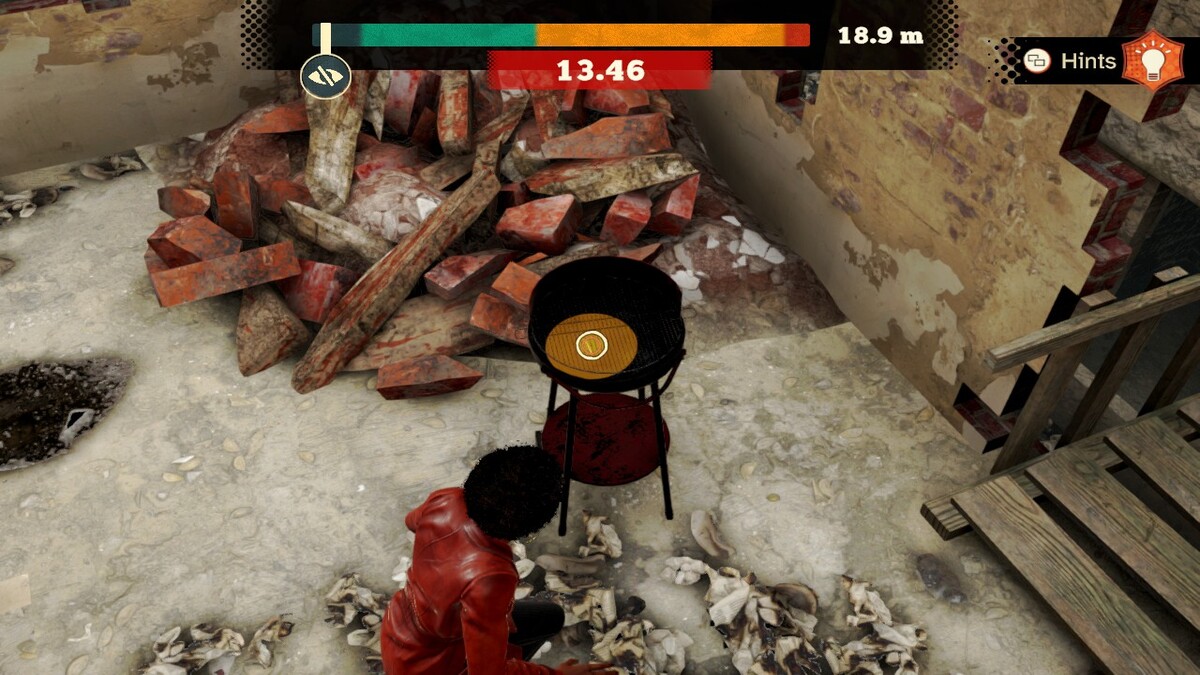The width and height of the screenshot is (1200, 675).
Task: Select the circular interaction marker on the grill
Action: click(x=591, y=346)
